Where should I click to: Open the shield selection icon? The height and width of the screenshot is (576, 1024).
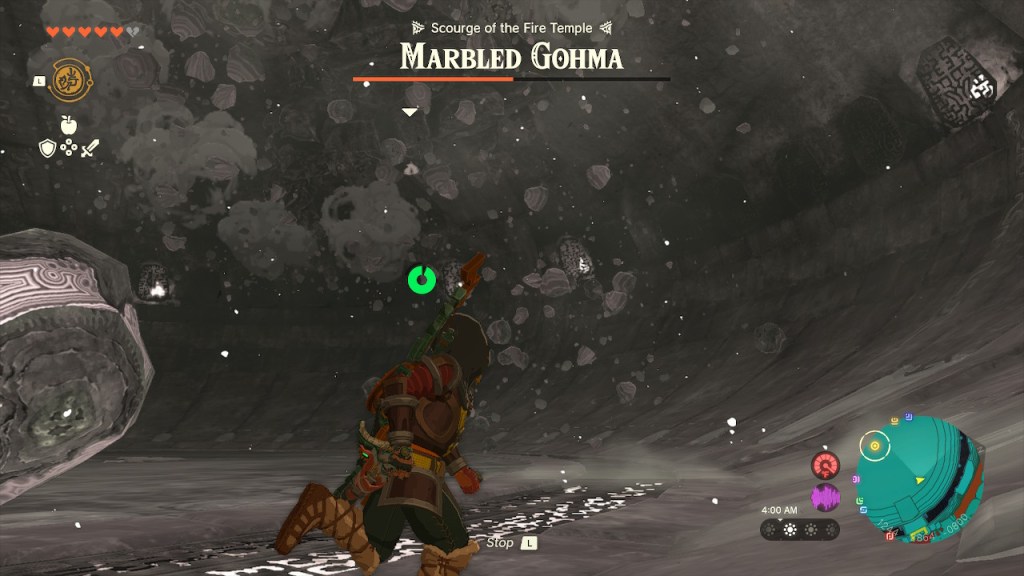pyautogui.click(x=47, y=148)
